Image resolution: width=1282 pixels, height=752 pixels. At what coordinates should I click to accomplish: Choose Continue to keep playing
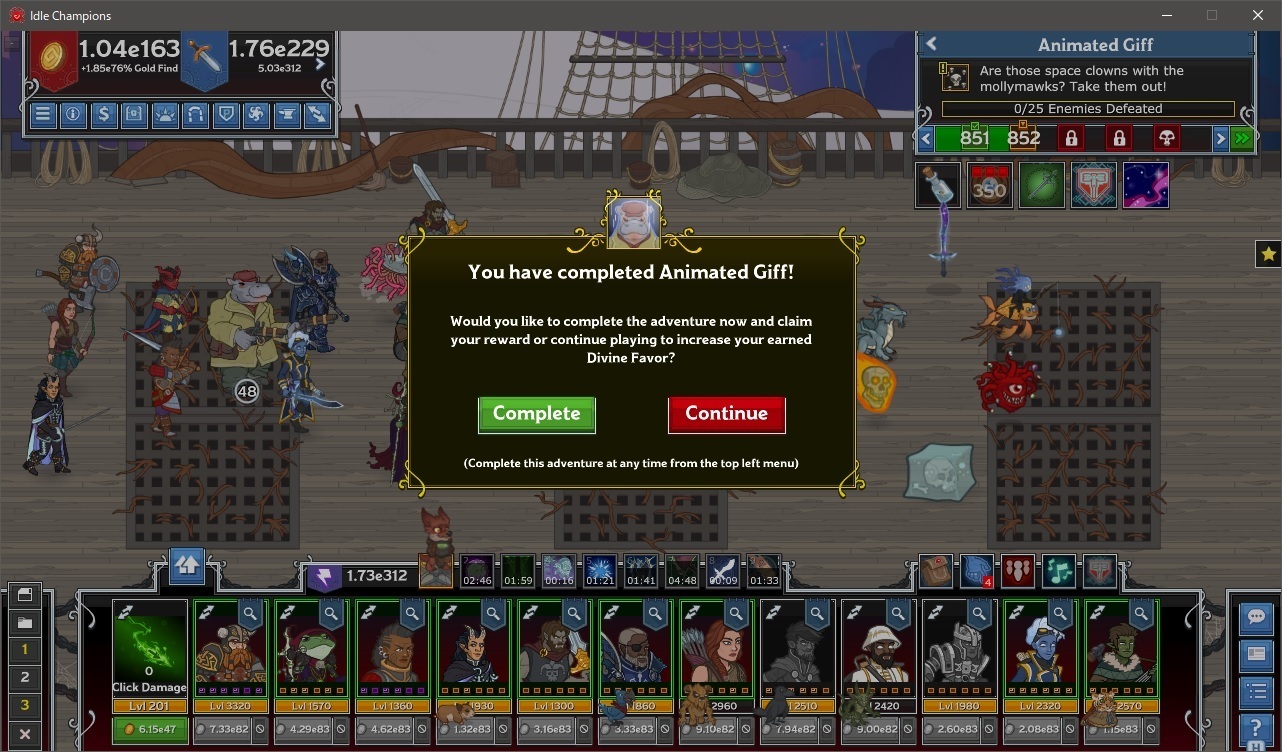726,414
